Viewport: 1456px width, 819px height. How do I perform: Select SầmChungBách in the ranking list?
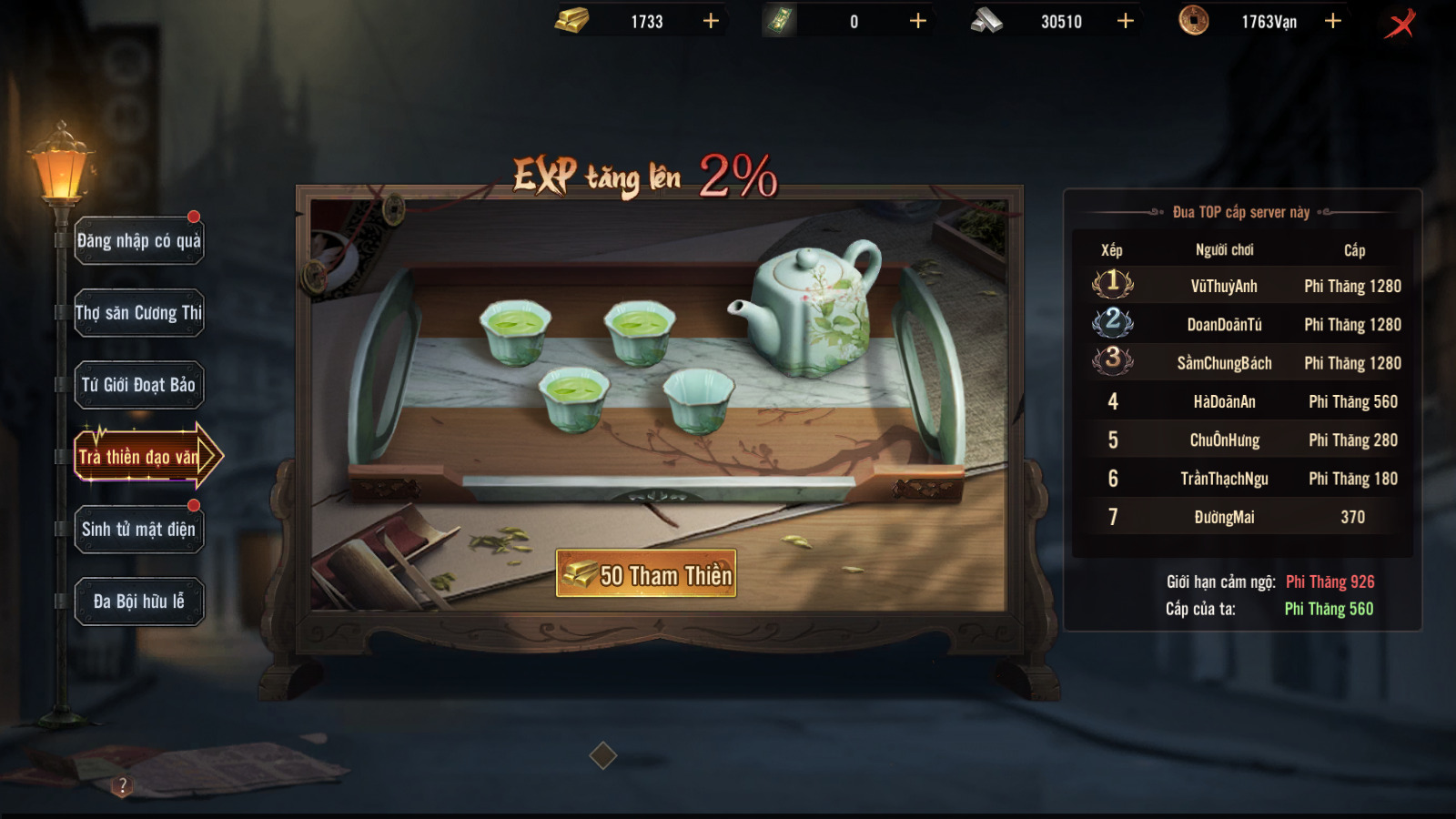(1243, 363)
